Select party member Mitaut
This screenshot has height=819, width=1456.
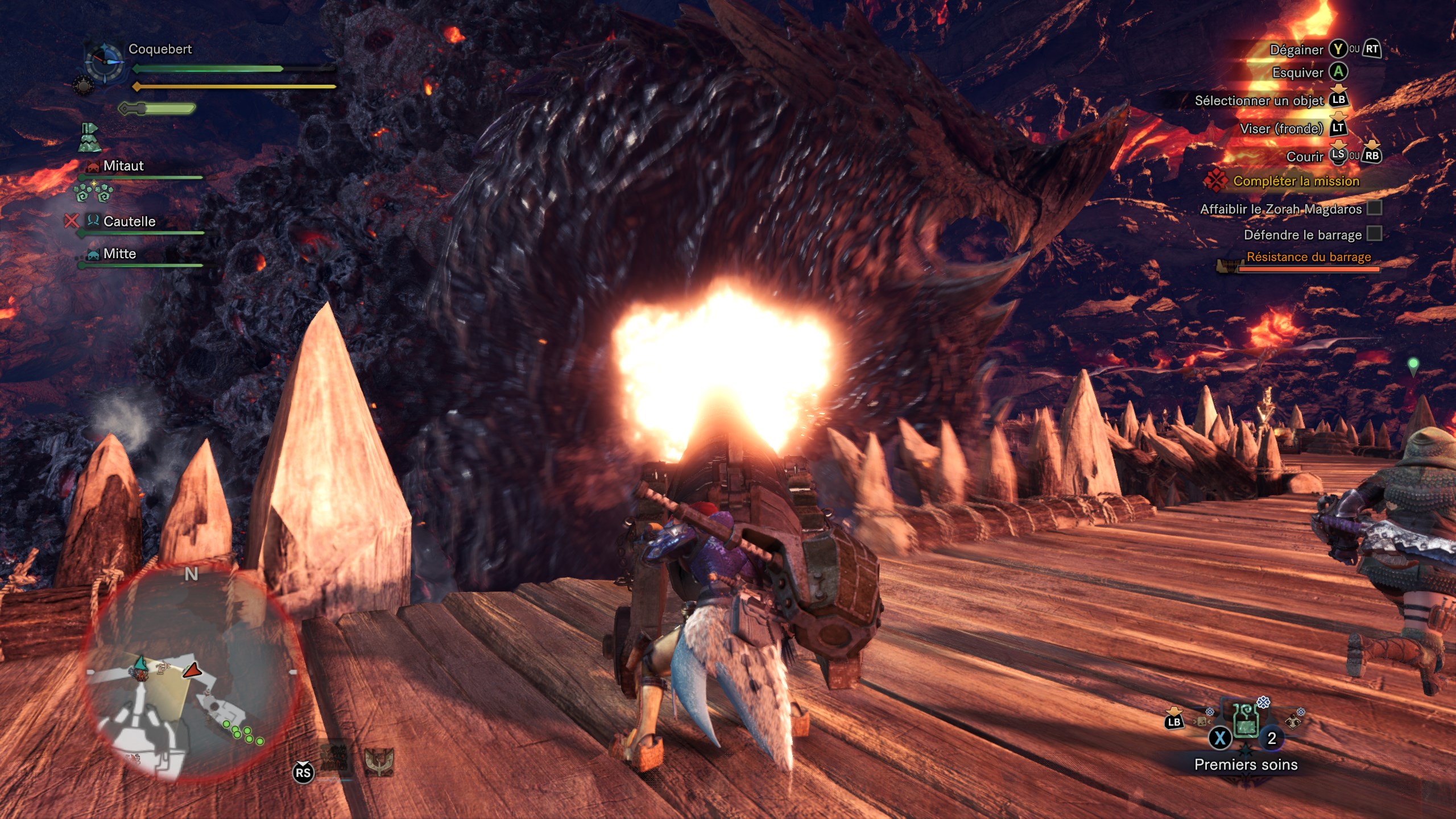pos(123,166)
